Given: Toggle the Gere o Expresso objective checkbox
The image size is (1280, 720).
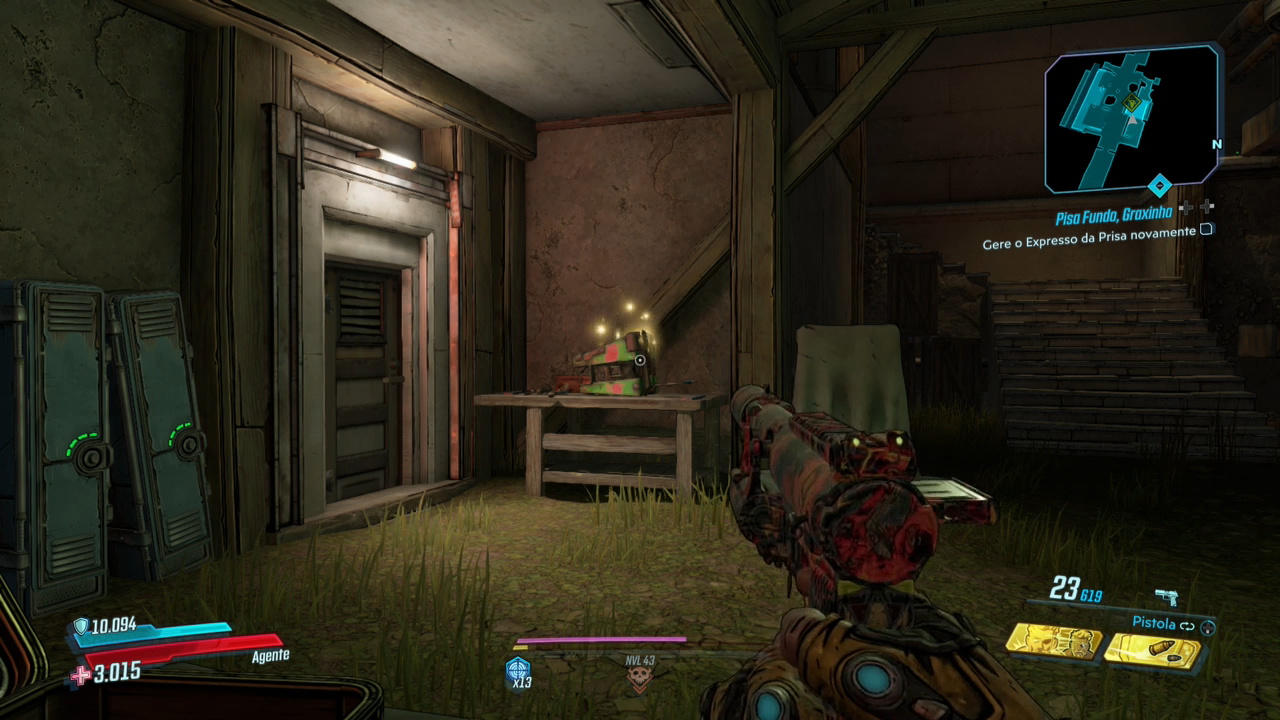Looking at the screenshot, I should (1207, 230).
